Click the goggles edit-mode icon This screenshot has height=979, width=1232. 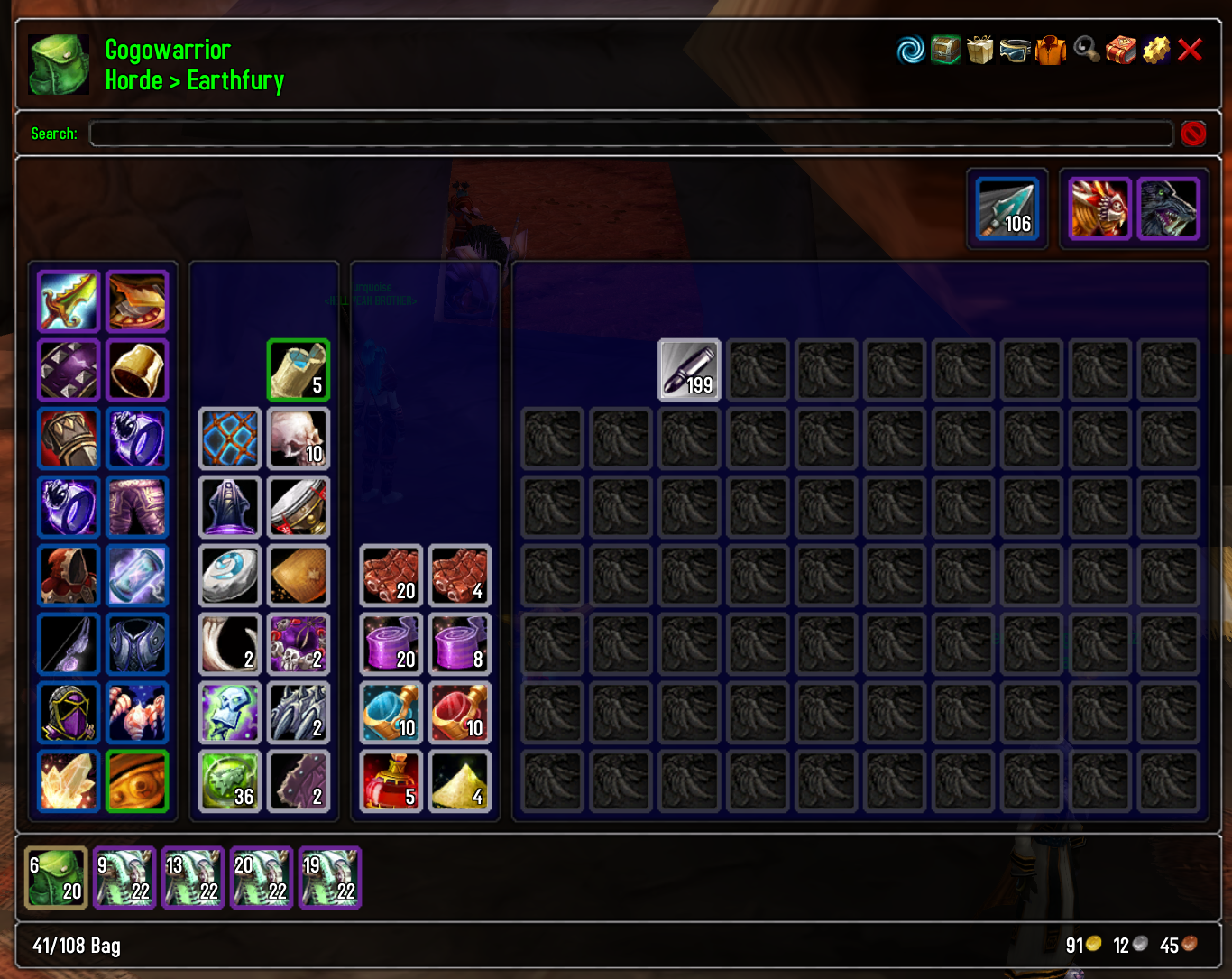pyautogui.click(x=1016, y=51)
